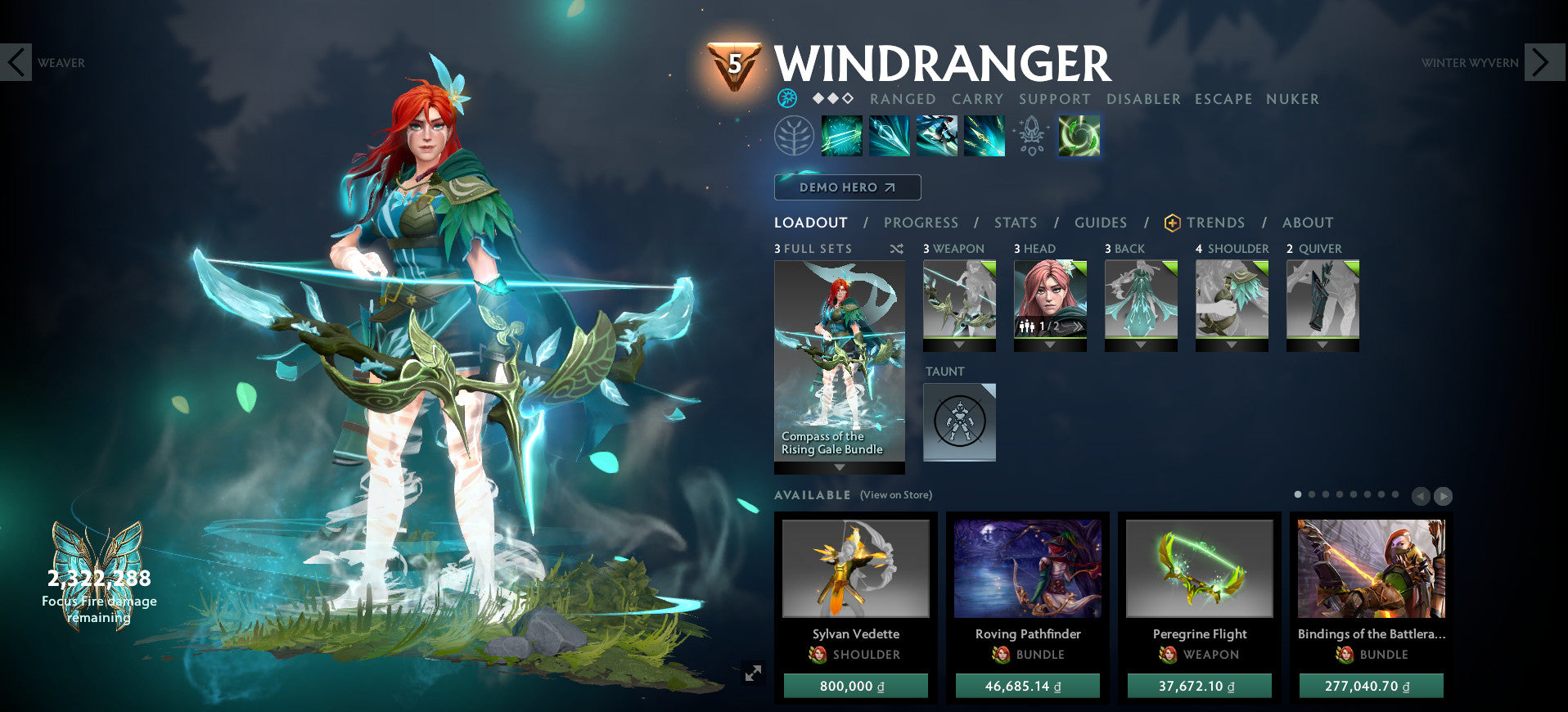The height and width of the screenshot is (712, 1568).
Task: Switch to the STATS tab
Action: click(x=1015, y=223)
